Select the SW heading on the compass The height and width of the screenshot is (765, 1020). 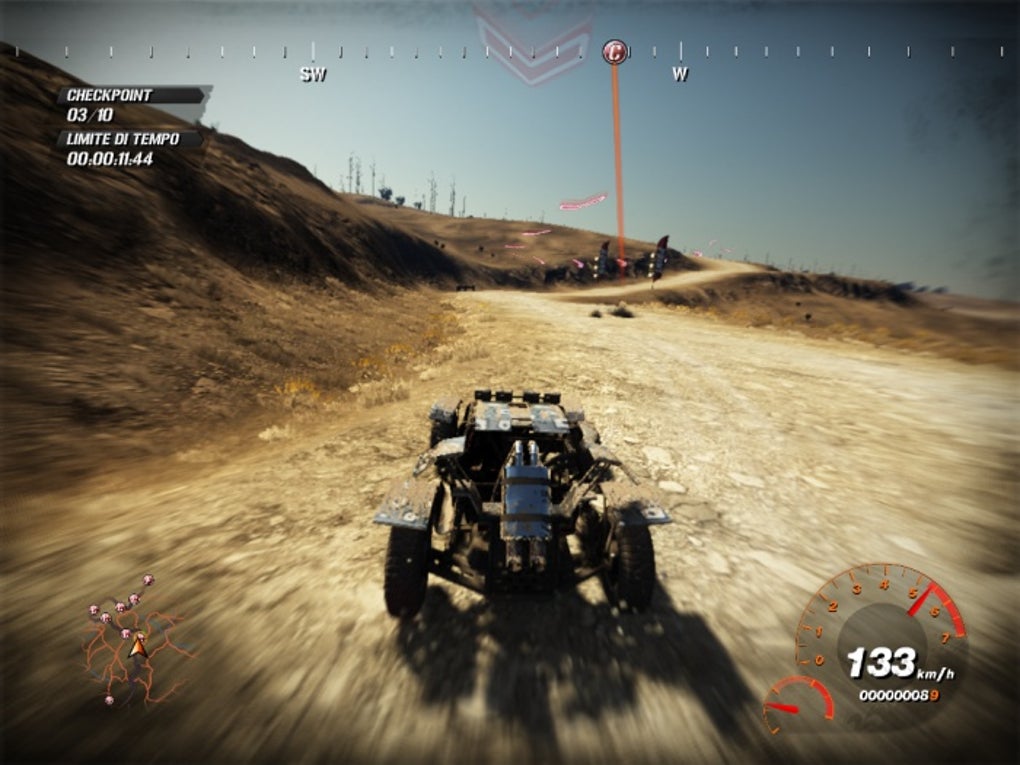313,74
